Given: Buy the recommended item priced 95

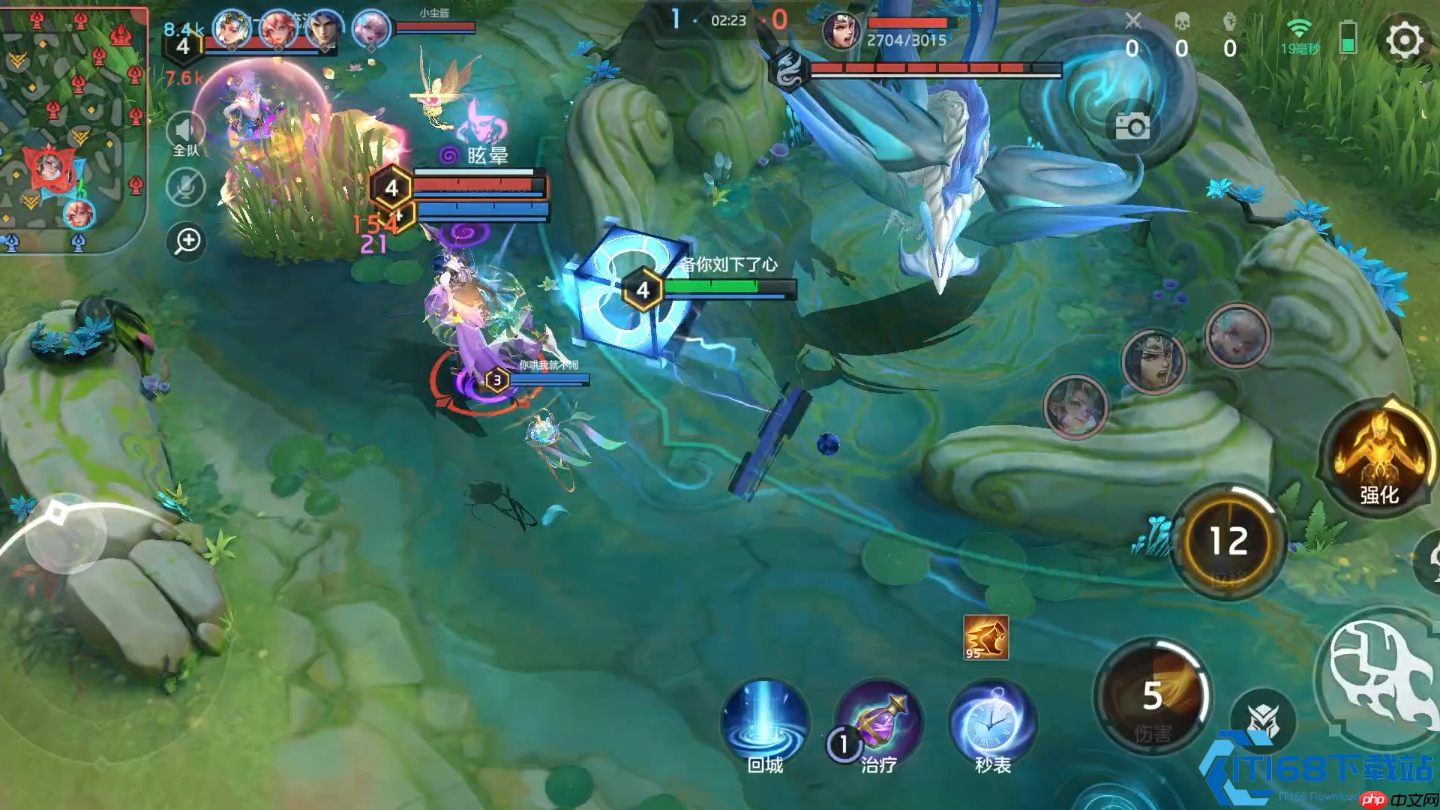Looking at the screenshot, I should point(986,637).
